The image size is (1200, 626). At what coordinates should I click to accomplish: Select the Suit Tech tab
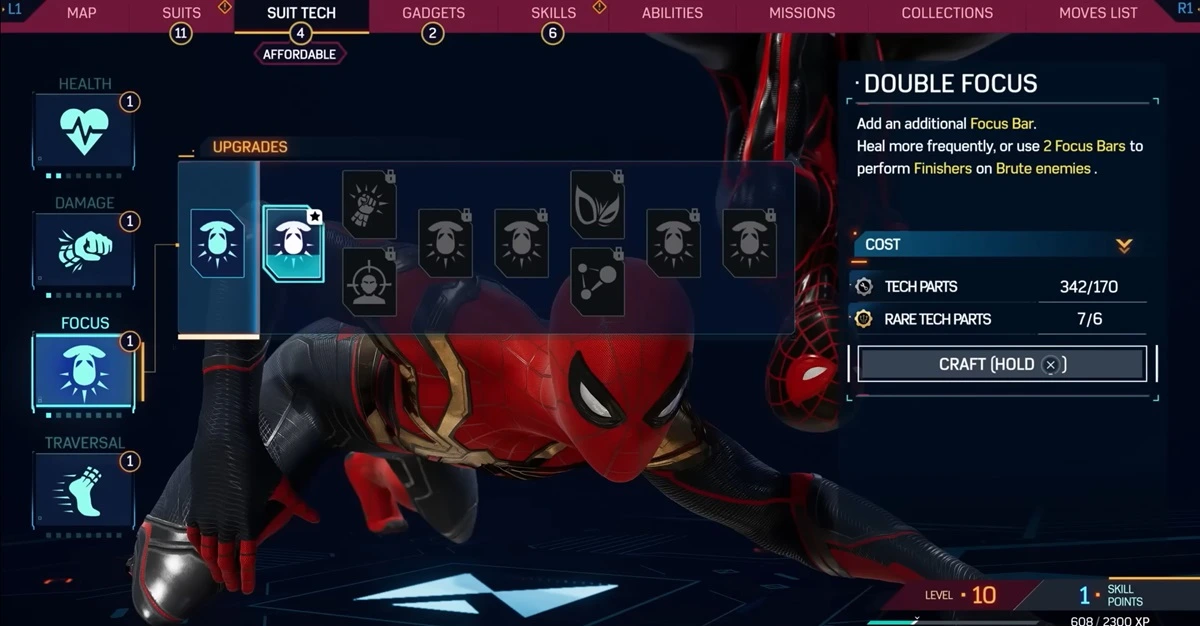(x=301, y=13)
